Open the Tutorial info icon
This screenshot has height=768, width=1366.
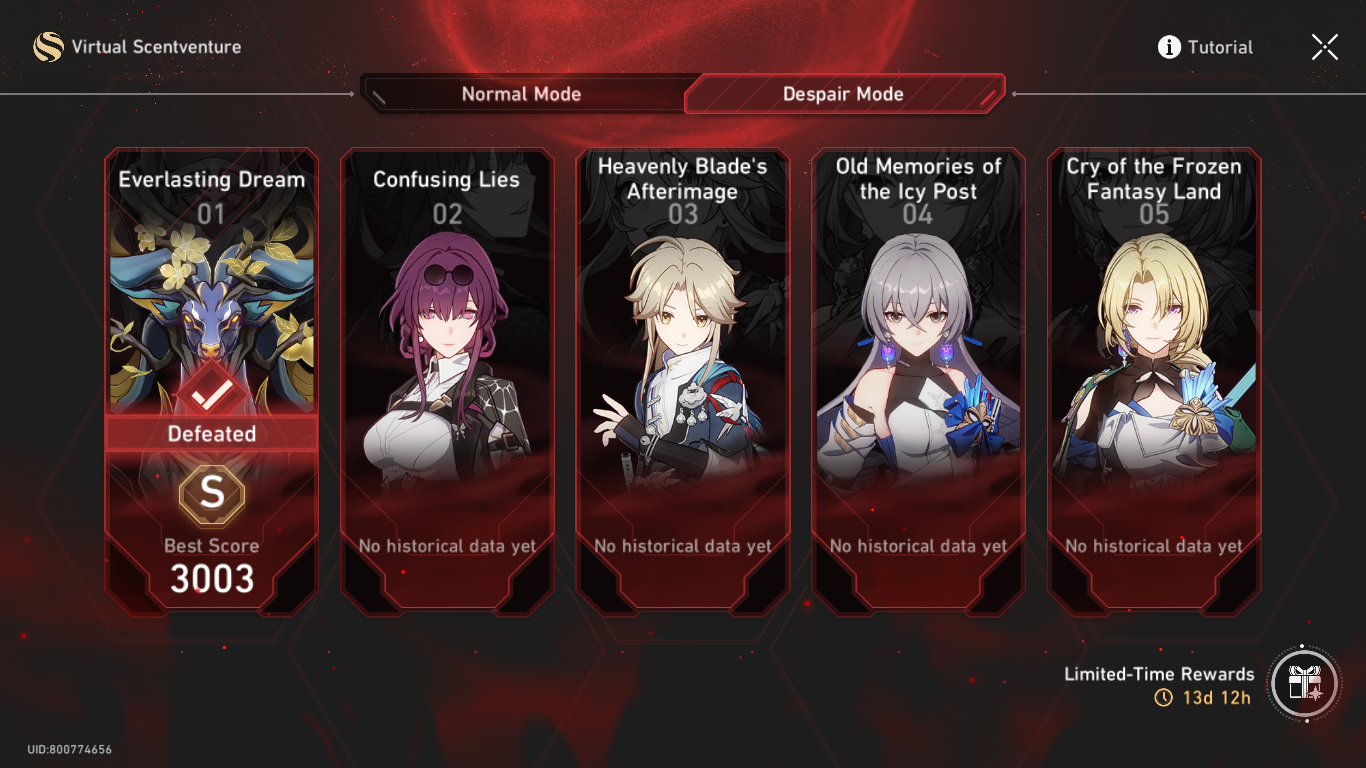point(1167,46)
